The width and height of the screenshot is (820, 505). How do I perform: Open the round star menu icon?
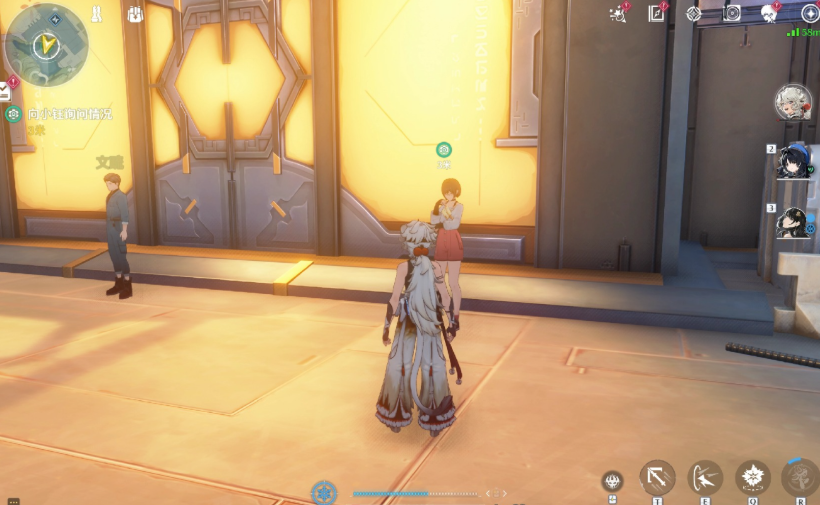click(x=810, y=14)
